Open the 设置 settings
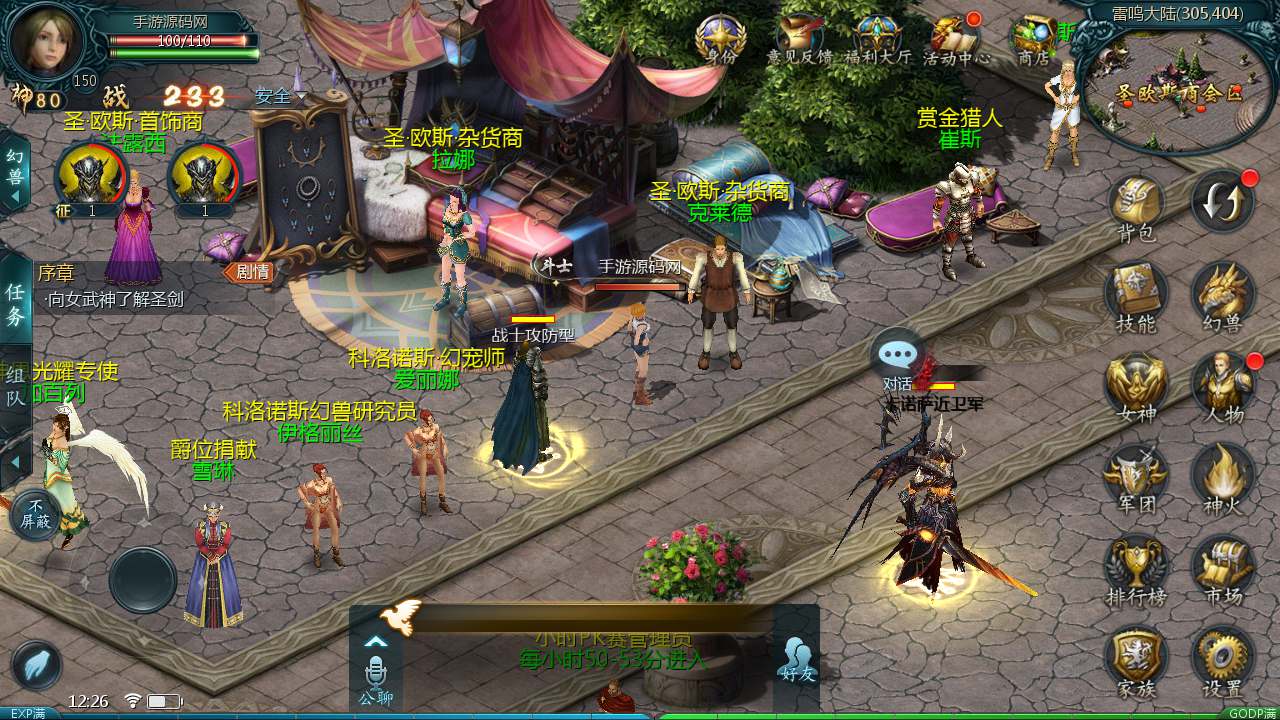Image resolution: width=1280 pixels, height=720 pixels. point(1222,658)
